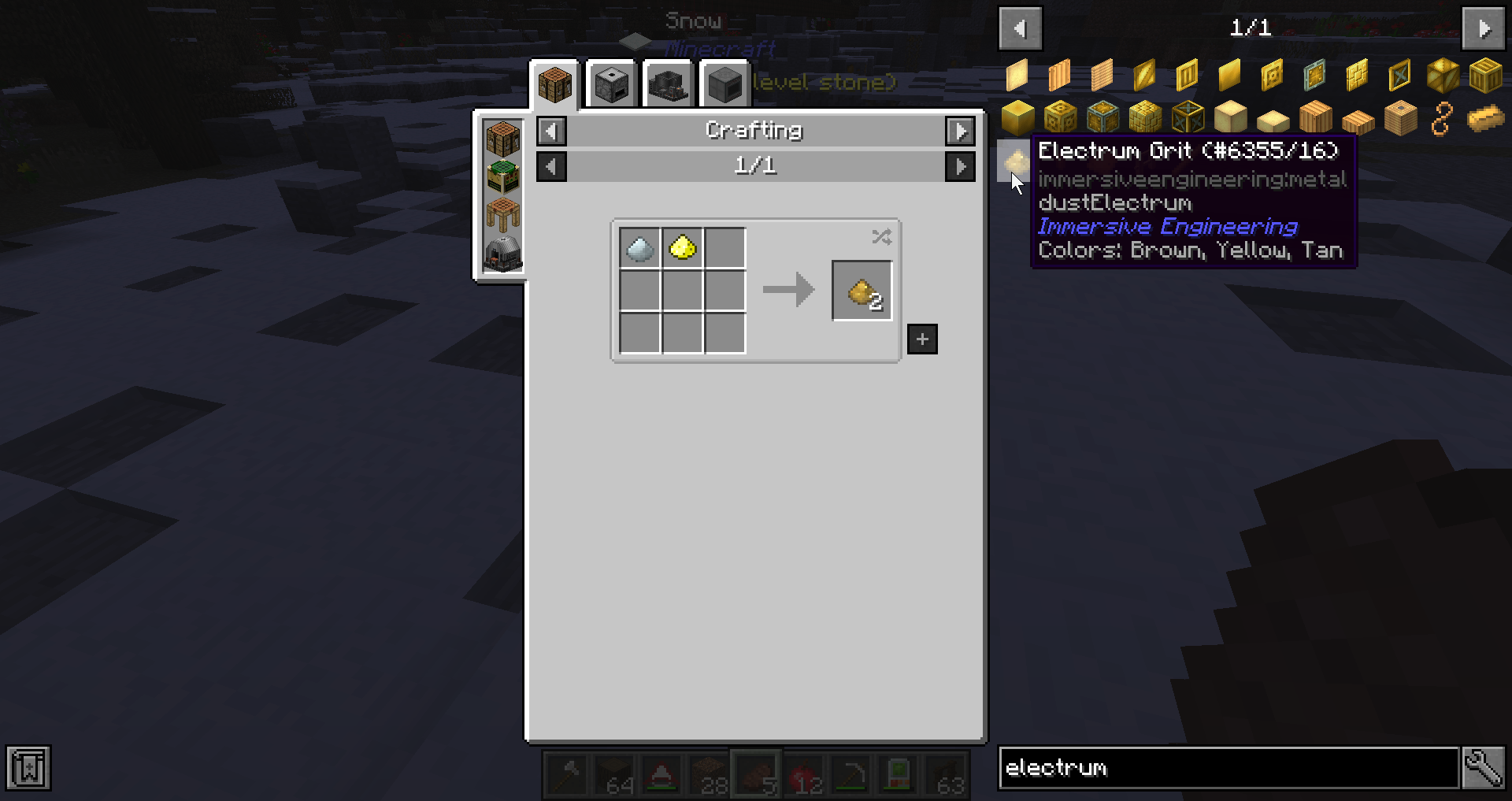Choose the metal-domed machine catalyst icon

pyautogui.click(x=503, y=254)
